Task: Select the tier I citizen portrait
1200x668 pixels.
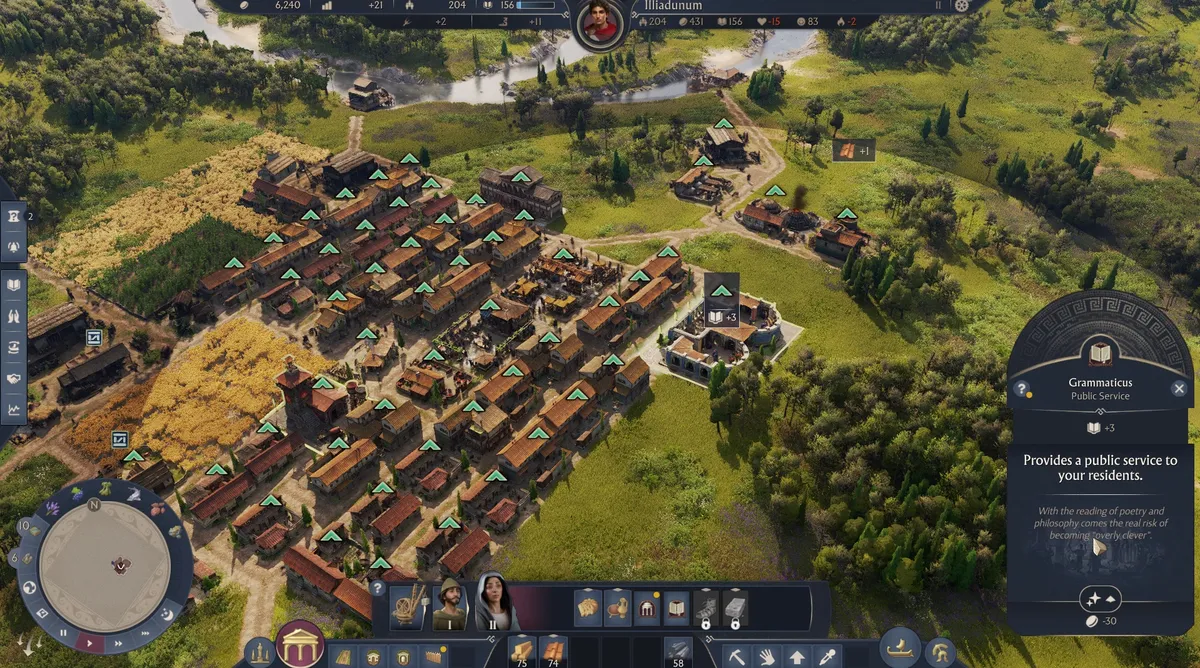Action: click(x=450, y=606)
